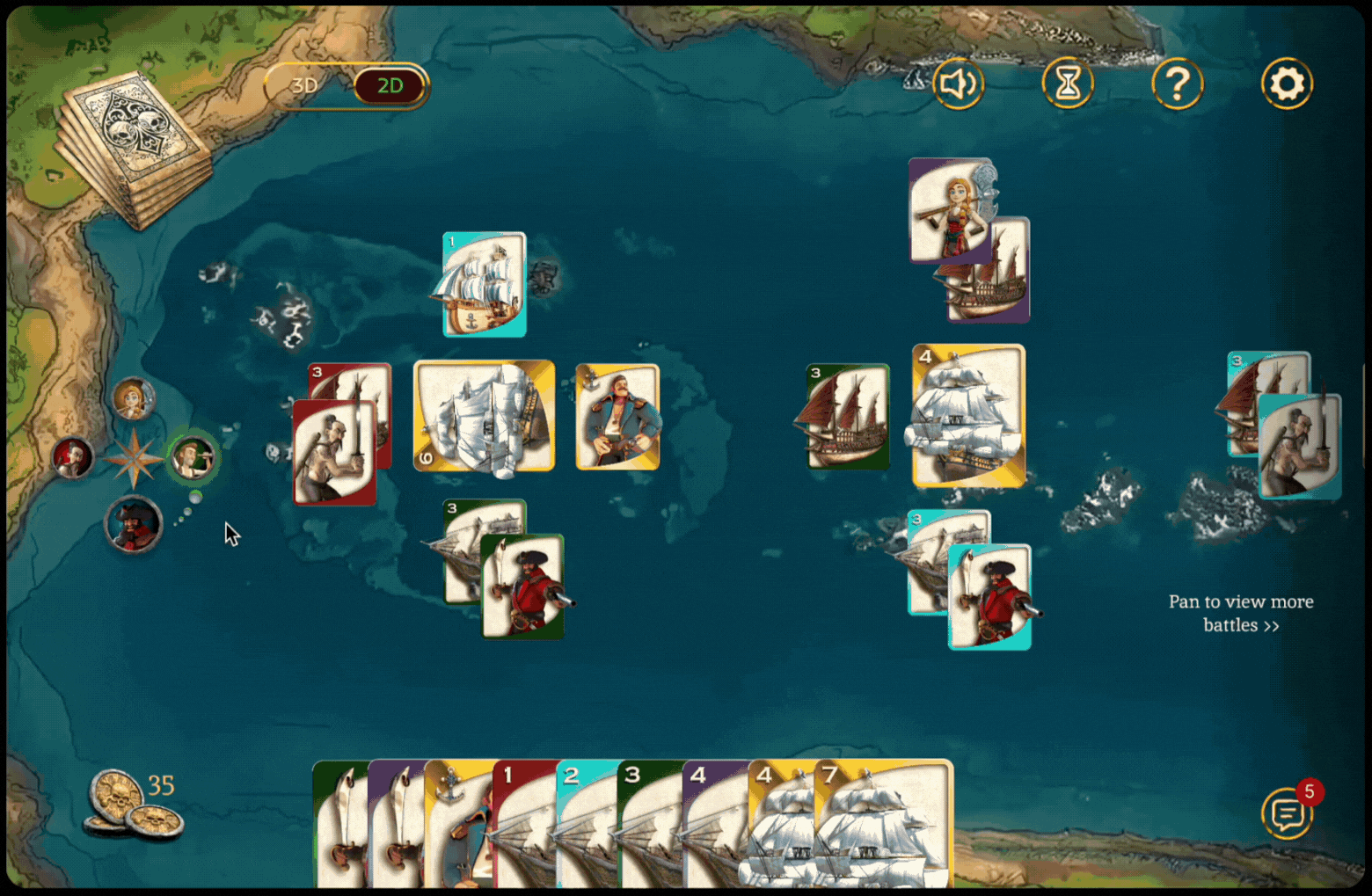Choose the spyglass sailor player portrait

(x=193, y=458)
